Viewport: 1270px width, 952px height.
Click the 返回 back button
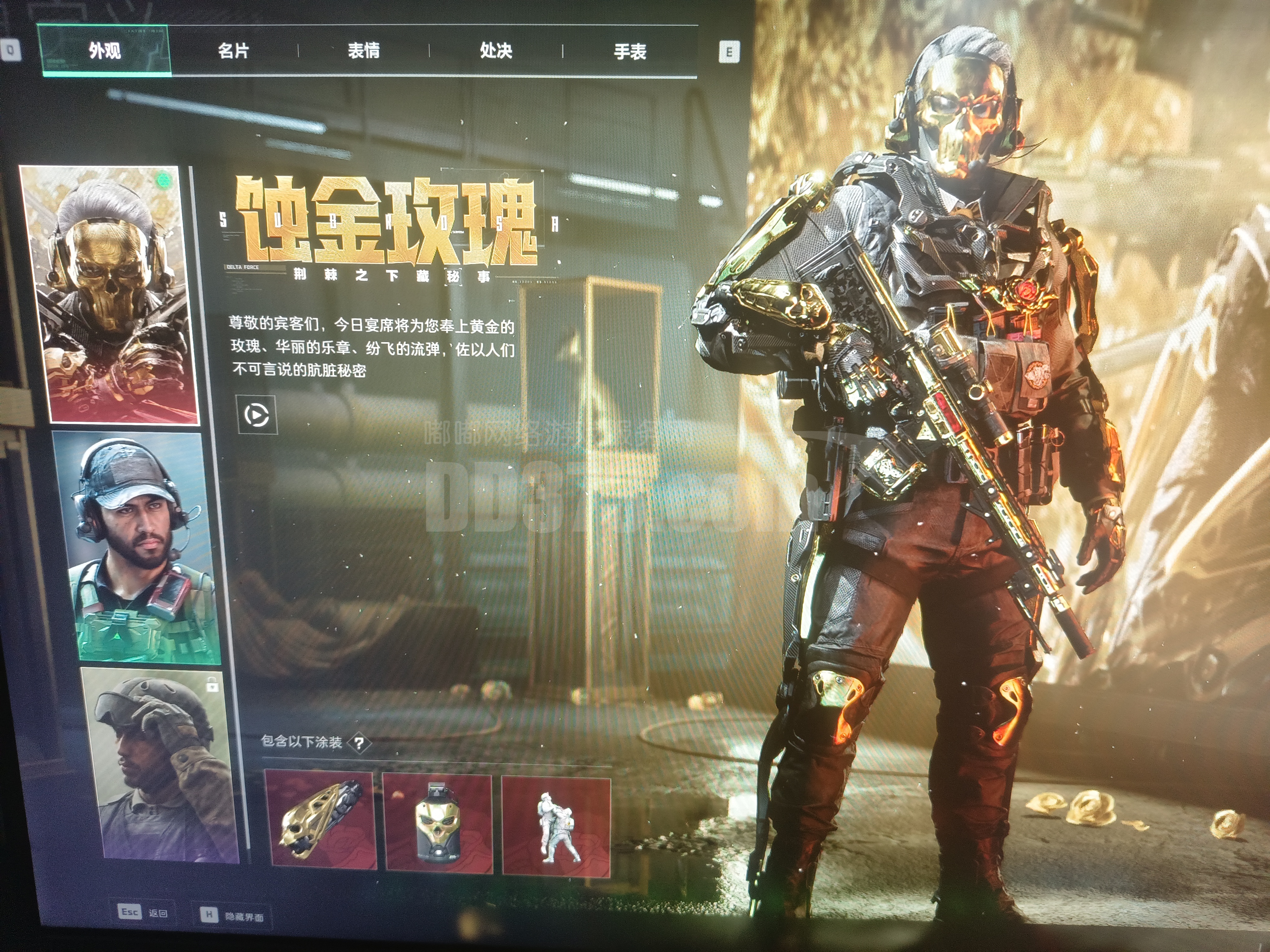point(144,913)
